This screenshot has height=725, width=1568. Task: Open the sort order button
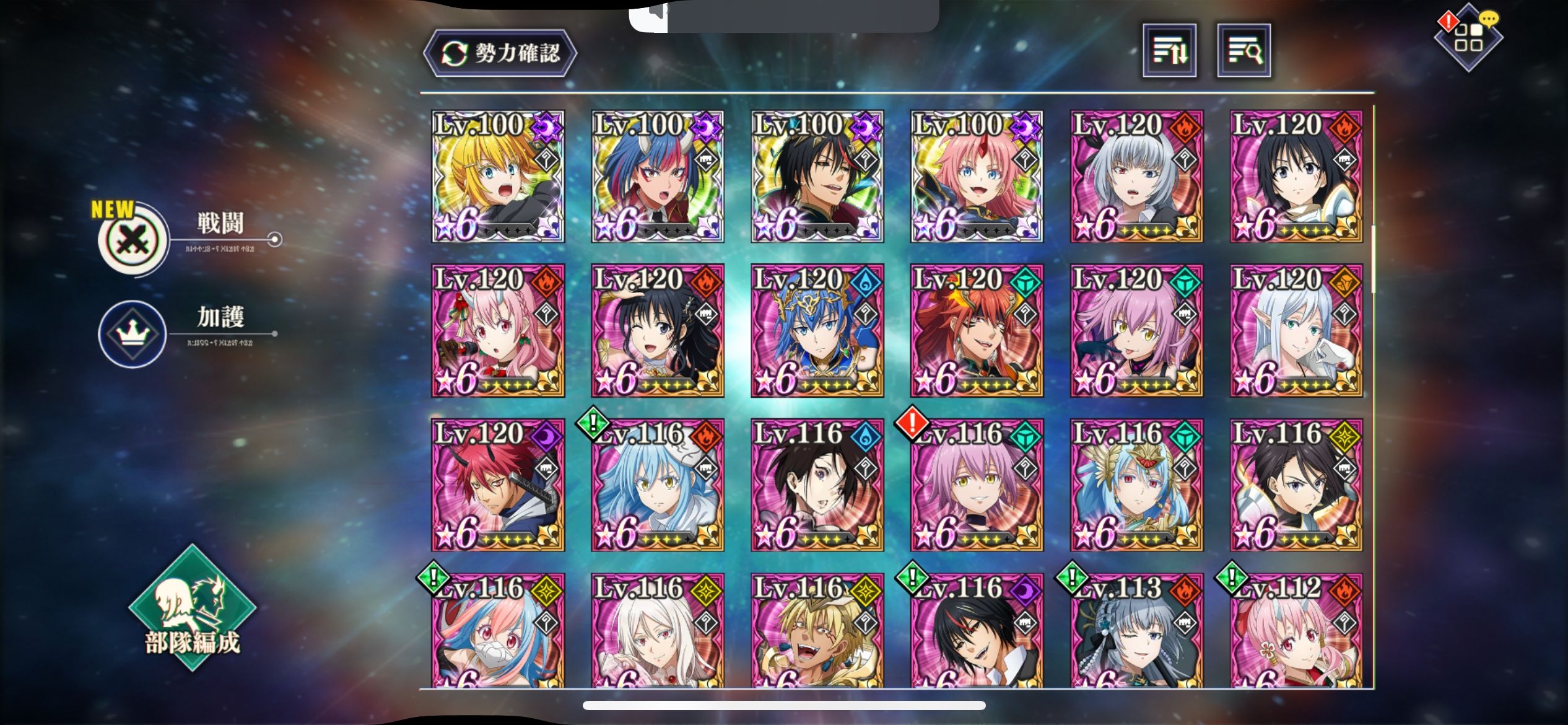click(x=1169, y=51)
